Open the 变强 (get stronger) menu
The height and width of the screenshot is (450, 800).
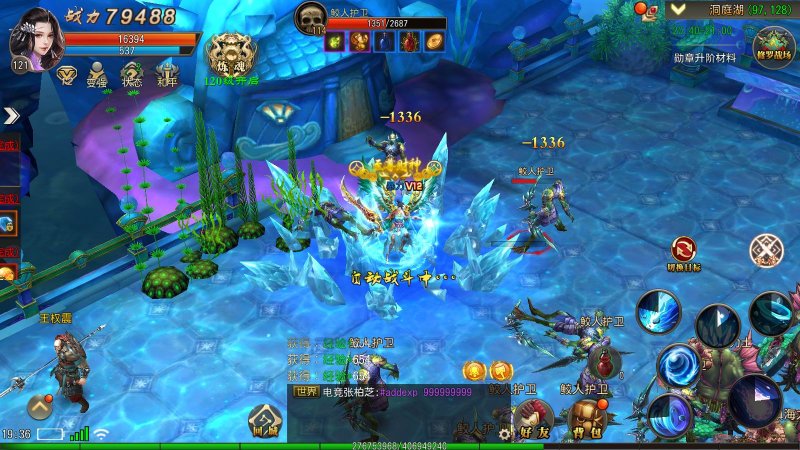(x=98, y=73)
